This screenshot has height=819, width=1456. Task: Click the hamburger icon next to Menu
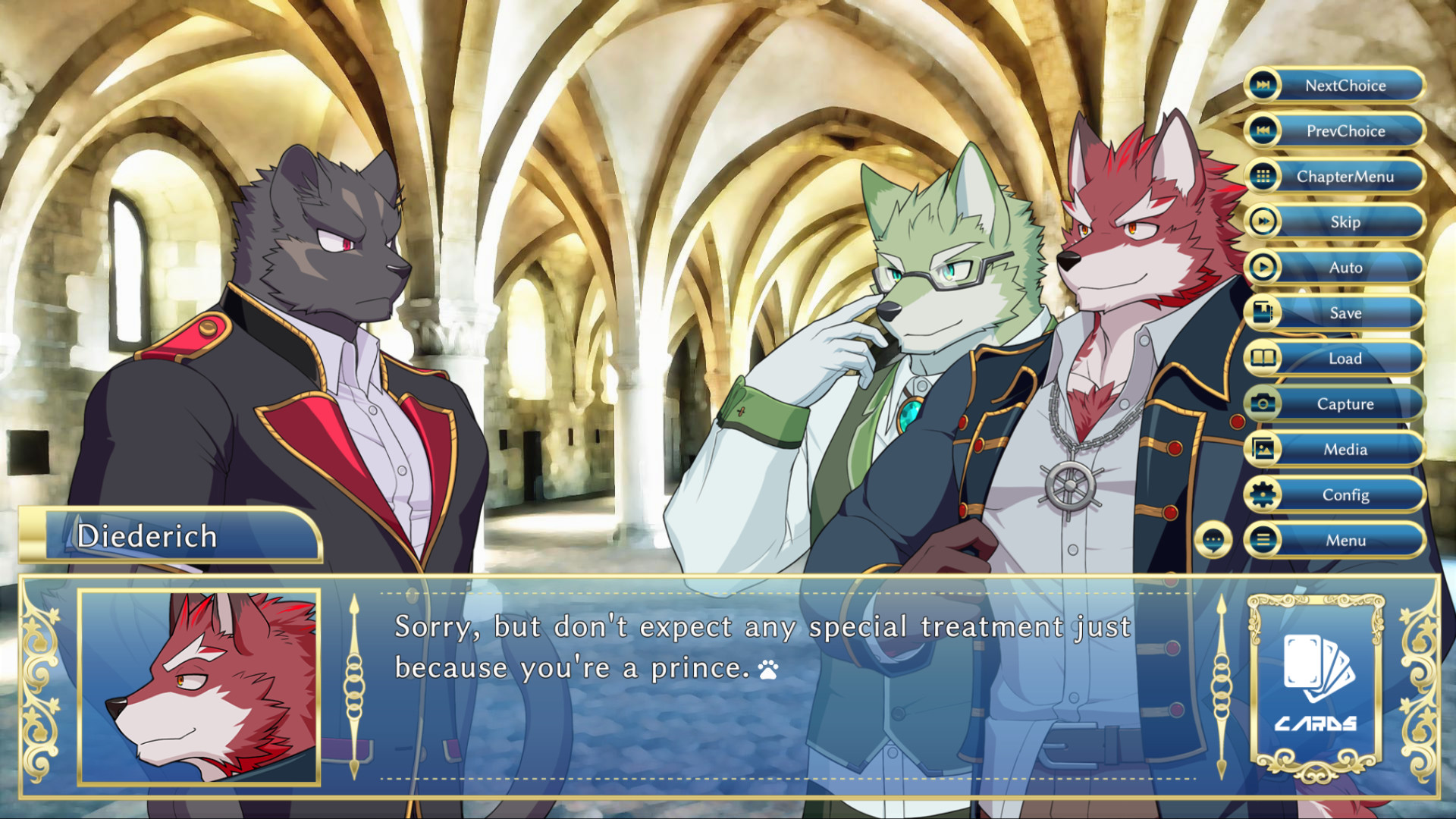click(x=1263, y=540)
